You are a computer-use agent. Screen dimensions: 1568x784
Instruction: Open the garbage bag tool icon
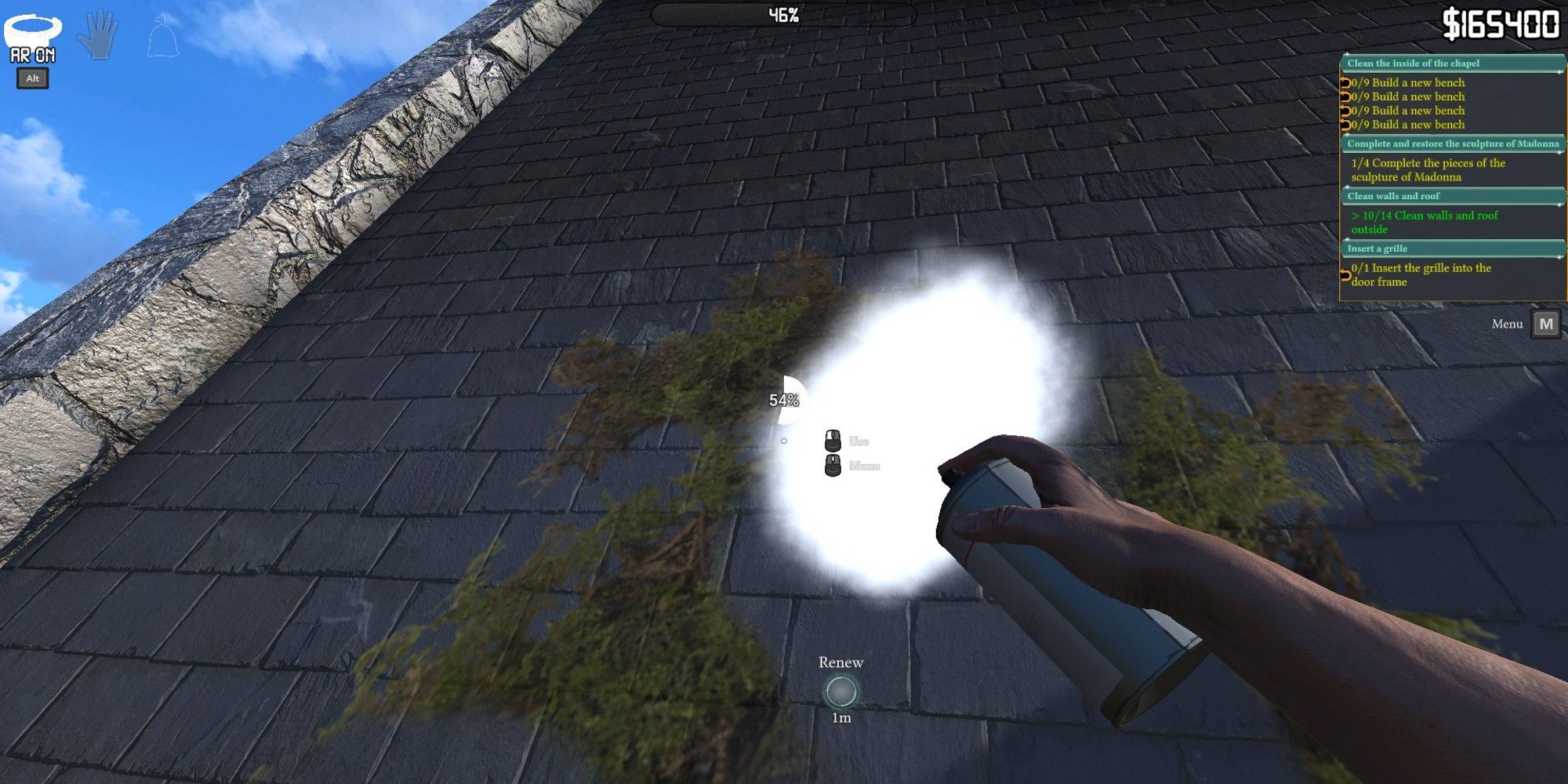coord(162,35)
